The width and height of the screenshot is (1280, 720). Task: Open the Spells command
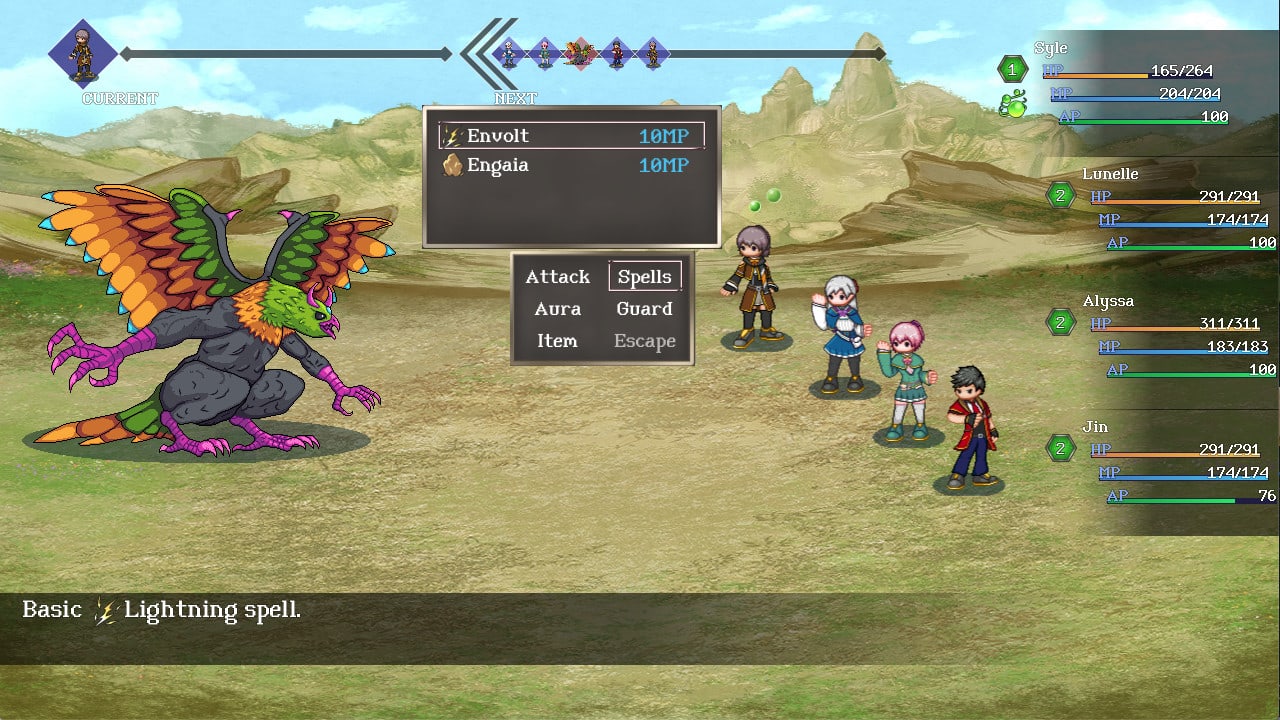click(x=645, y=277)
